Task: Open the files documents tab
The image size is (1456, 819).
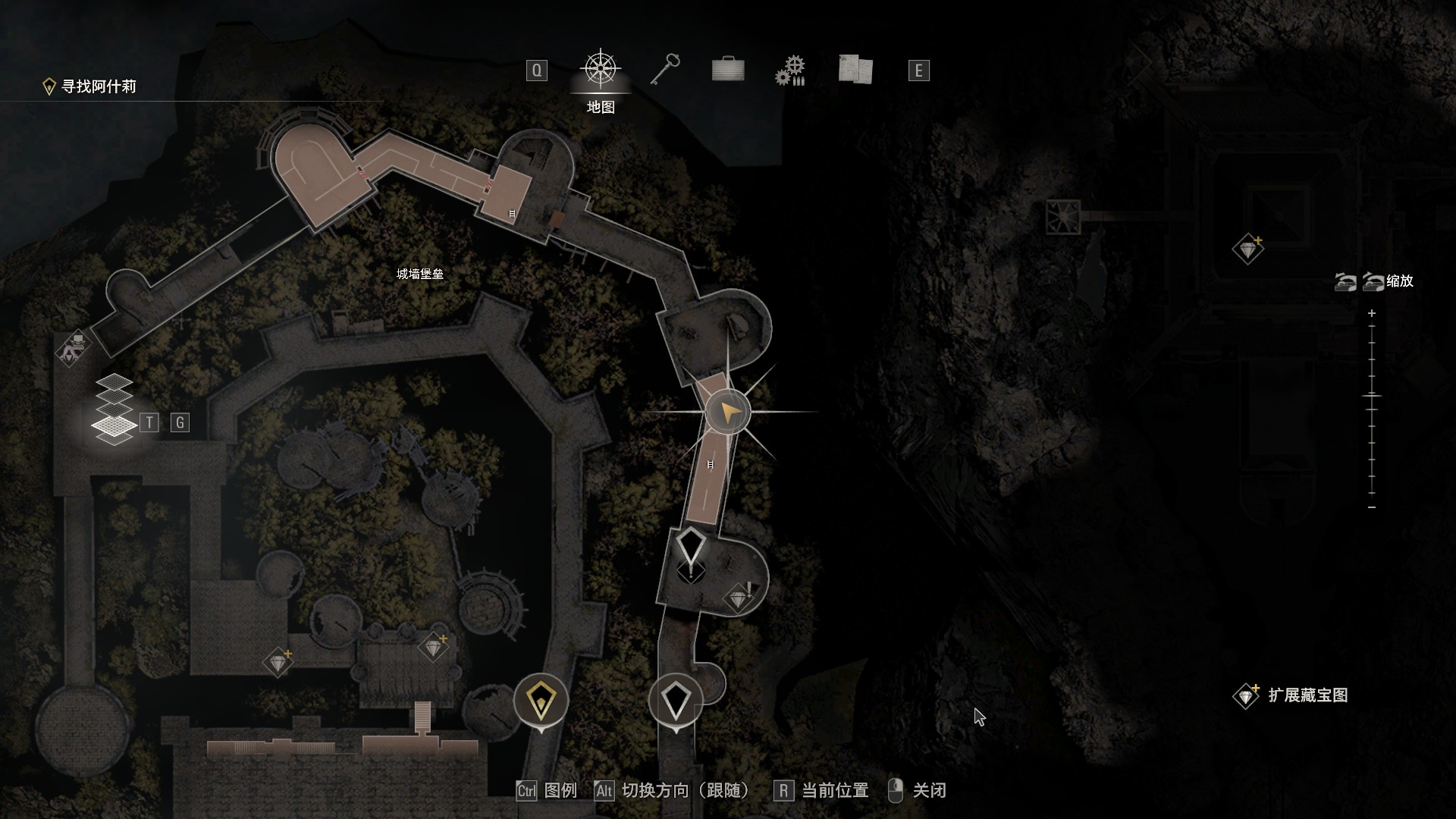Action: click(855, 70)
